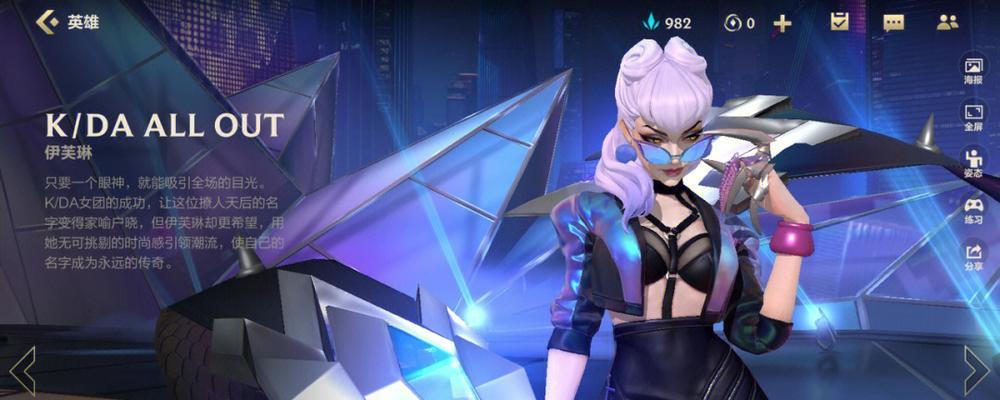Add more currency with the plus button
1000x400 pixels.
coord(782,22)
